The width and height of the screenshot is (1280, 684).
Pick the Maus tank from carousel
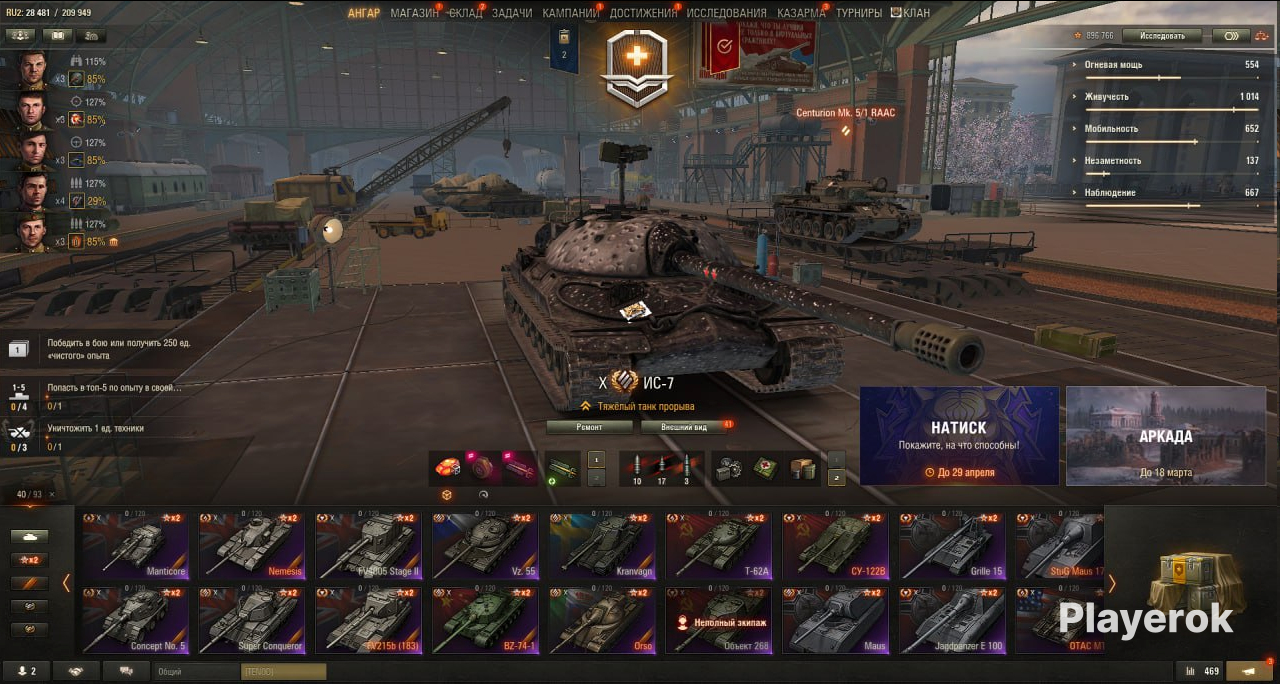[x=835, y=620]
